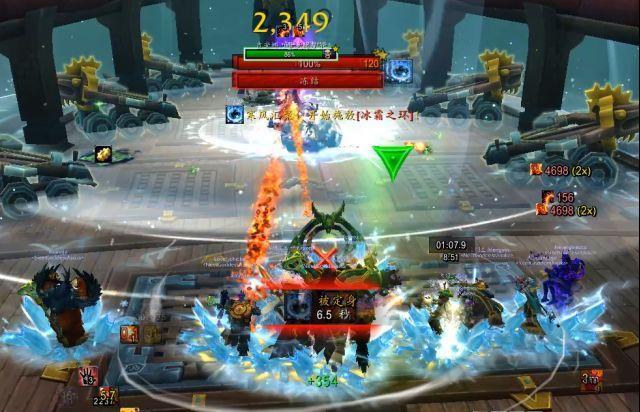Click the ability icon with the 5.7 timer
This screenshot has height=412, width=640.
tap(107, 397)
